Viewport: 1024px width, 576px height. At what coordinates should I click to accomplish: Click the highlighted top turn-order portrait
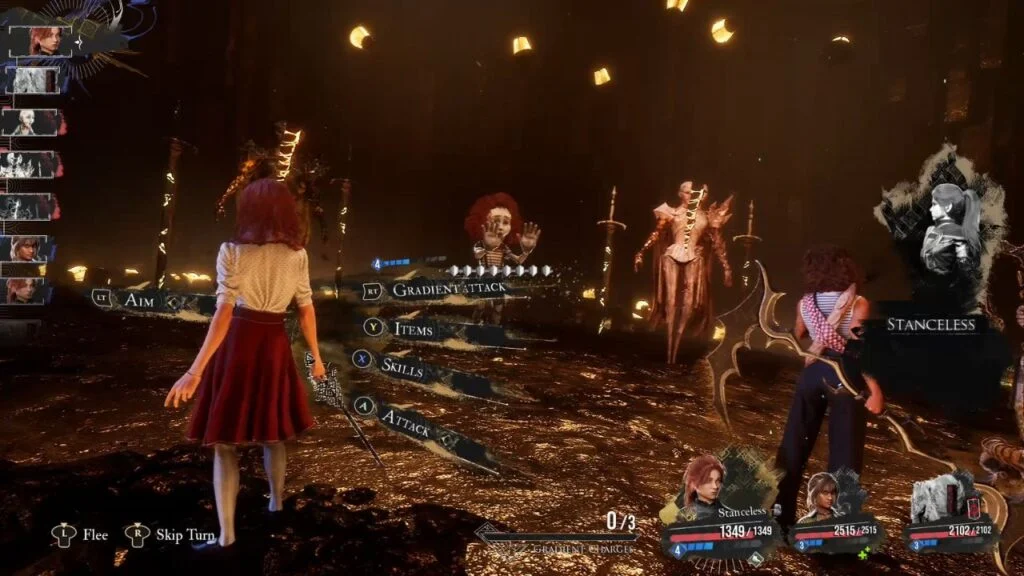pos(40,41)
